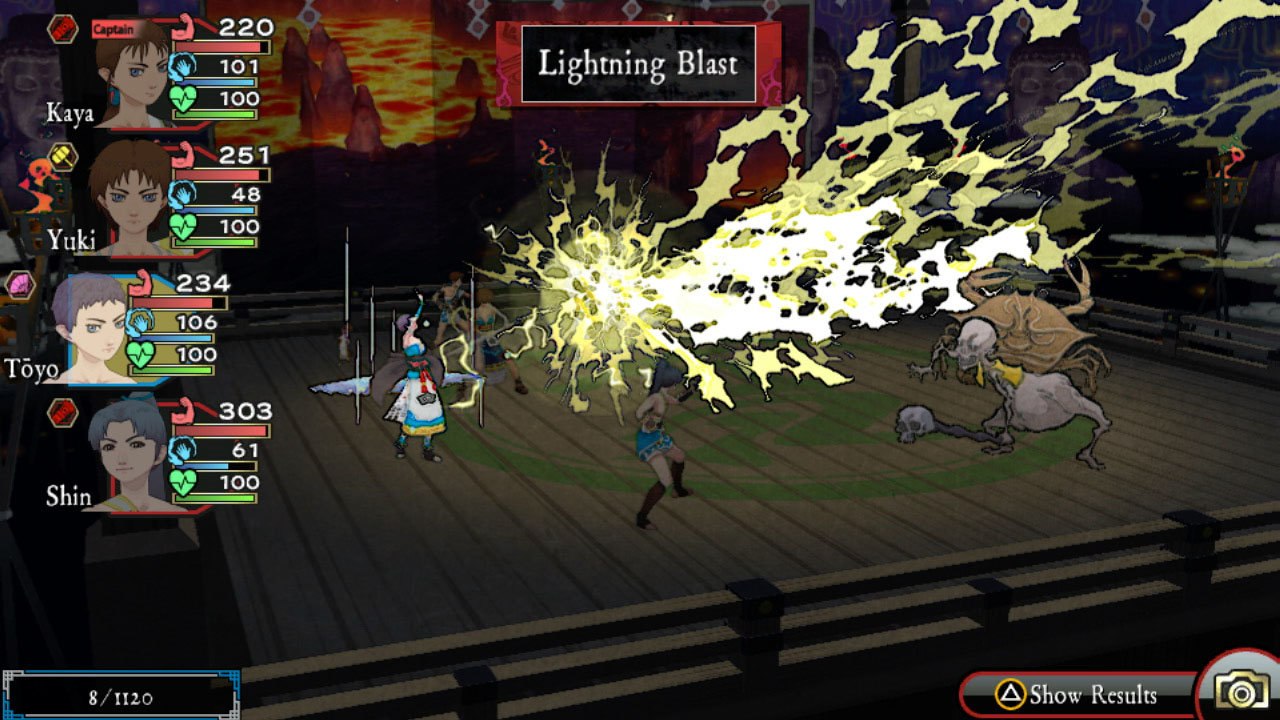
Task: Expand the 8/1120 counter panel
Action: [x=120, y=694]
